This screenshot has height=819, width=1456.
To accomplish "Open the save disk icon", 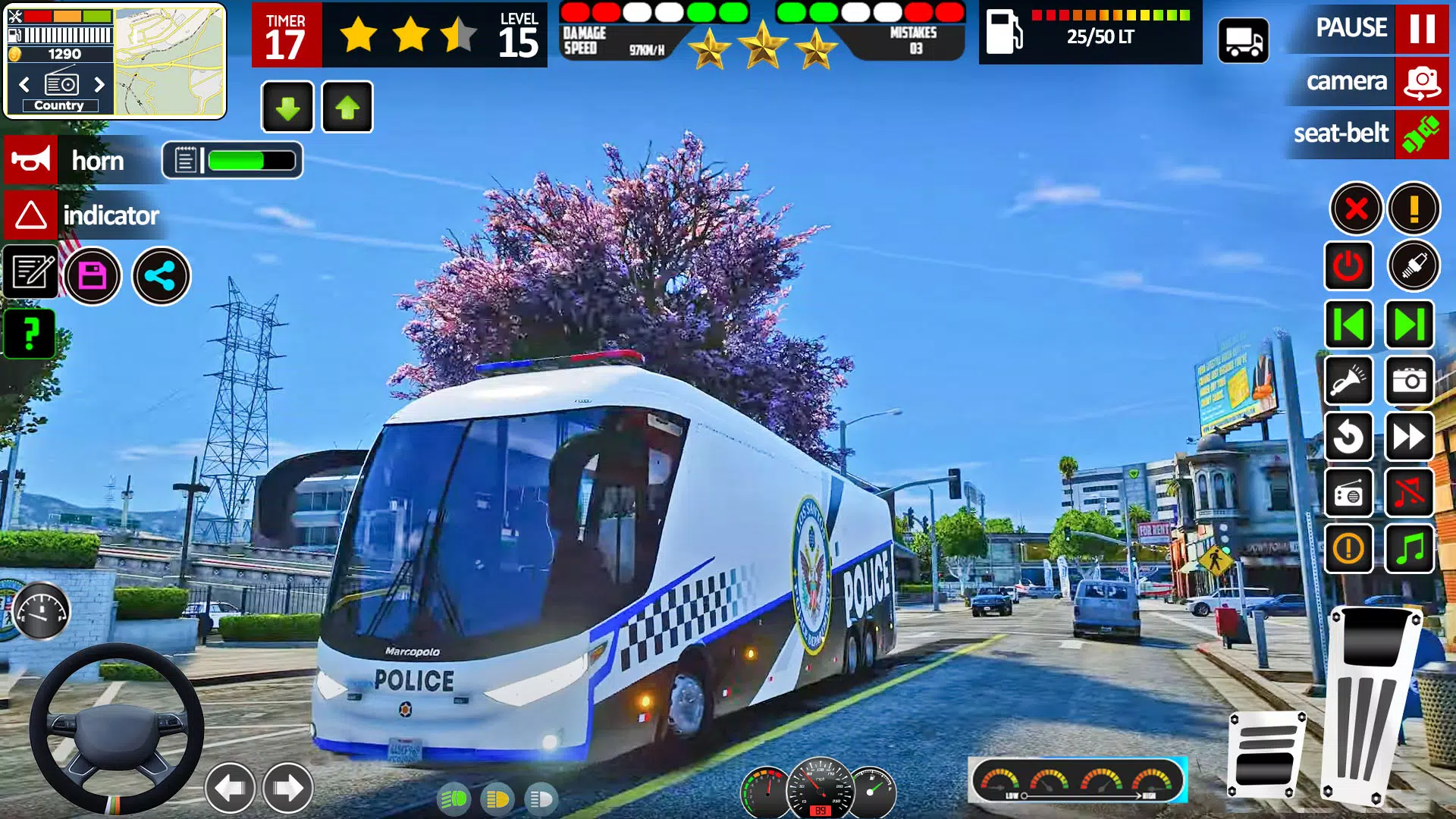I will pos(93,277).
